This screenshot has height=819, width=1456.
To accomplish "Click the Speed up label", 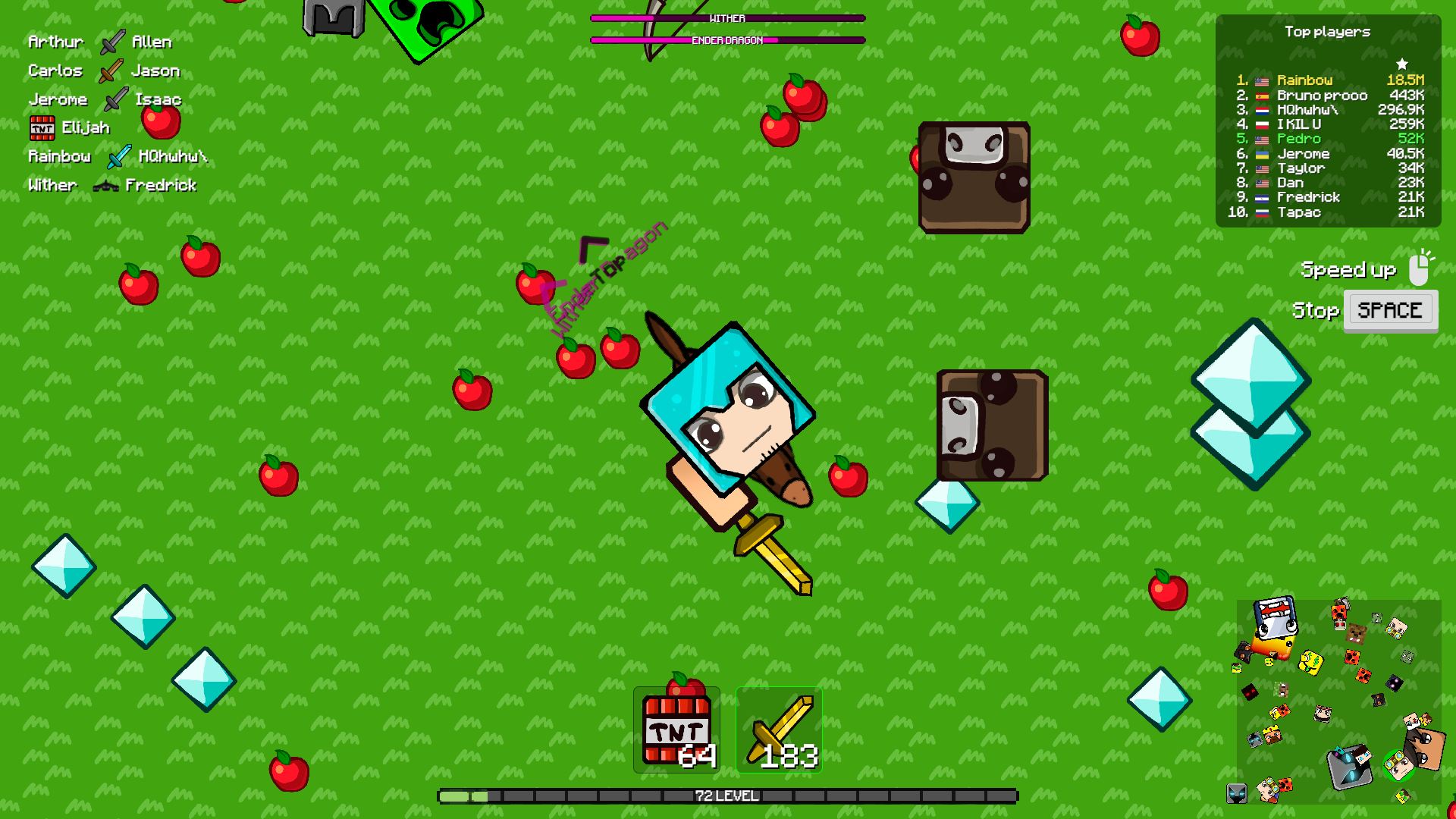I will coord(1348,269).
